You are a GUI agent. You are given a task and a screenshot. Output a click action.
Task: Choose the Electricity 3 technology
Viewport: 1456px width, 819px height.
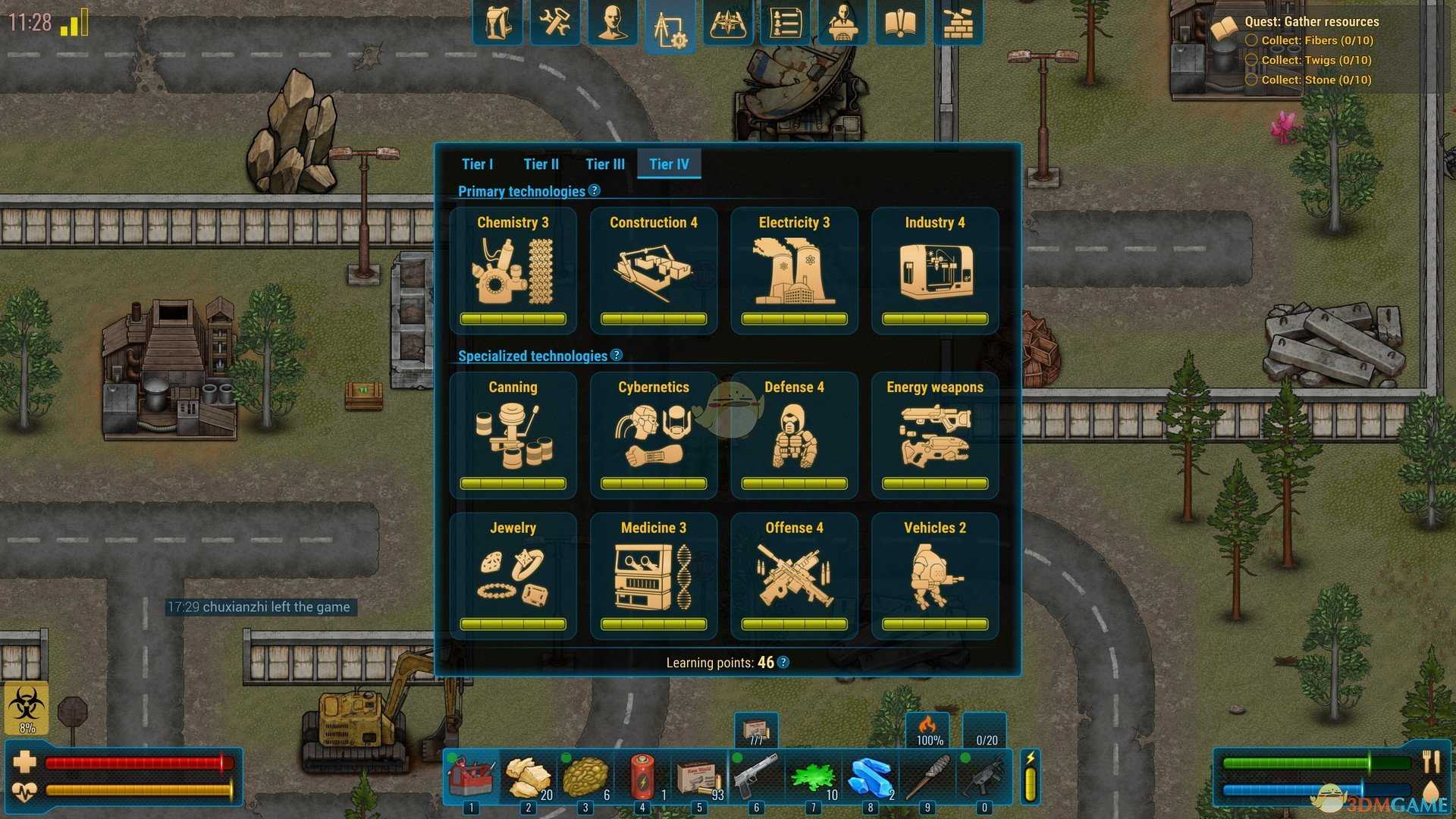pos(794,270)
